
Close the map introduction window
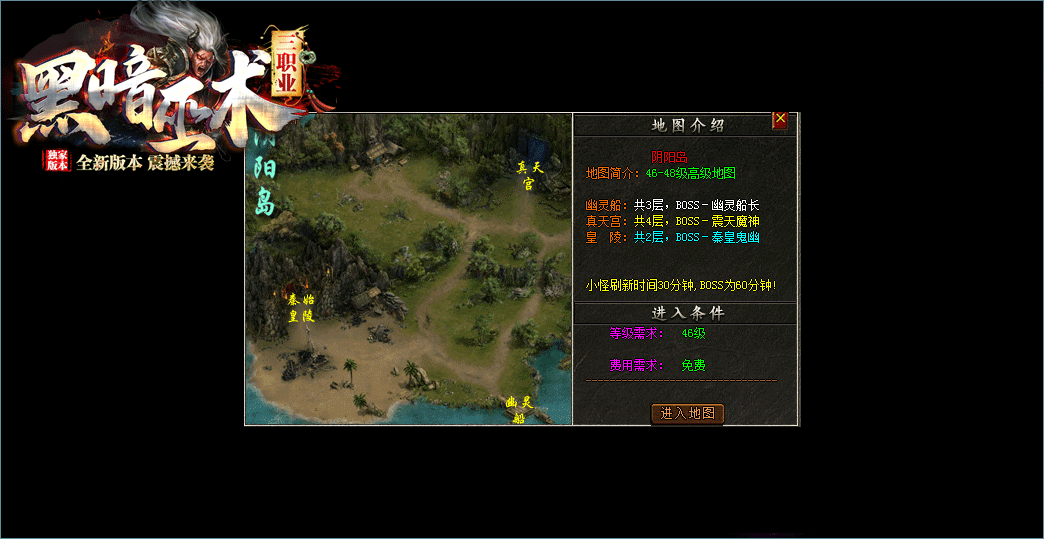click(780, 120)
